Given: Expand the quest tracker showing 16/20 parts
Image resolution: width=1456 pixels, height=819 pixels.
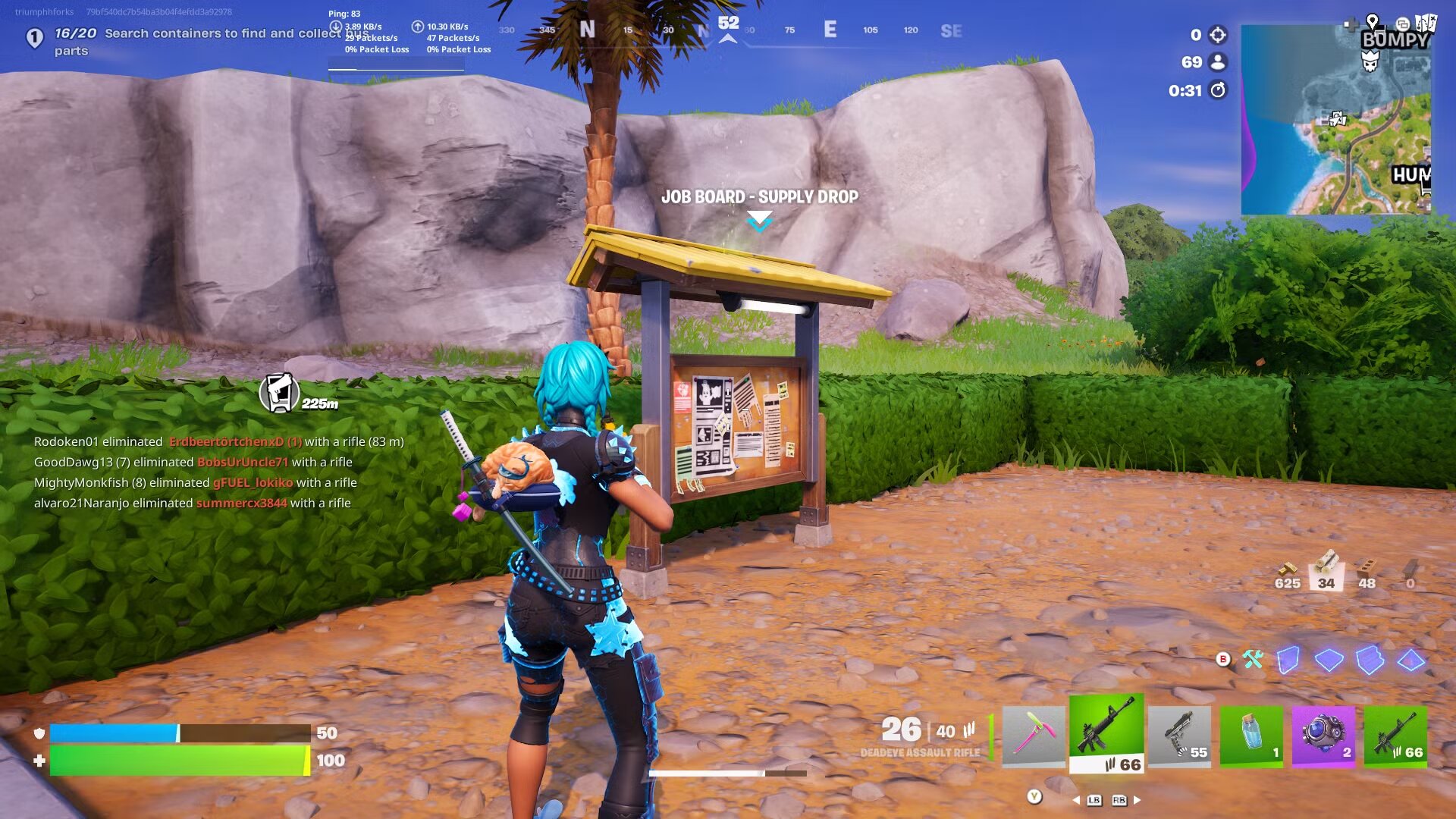Looking at the screenshot, I should (x=35, y=35).
